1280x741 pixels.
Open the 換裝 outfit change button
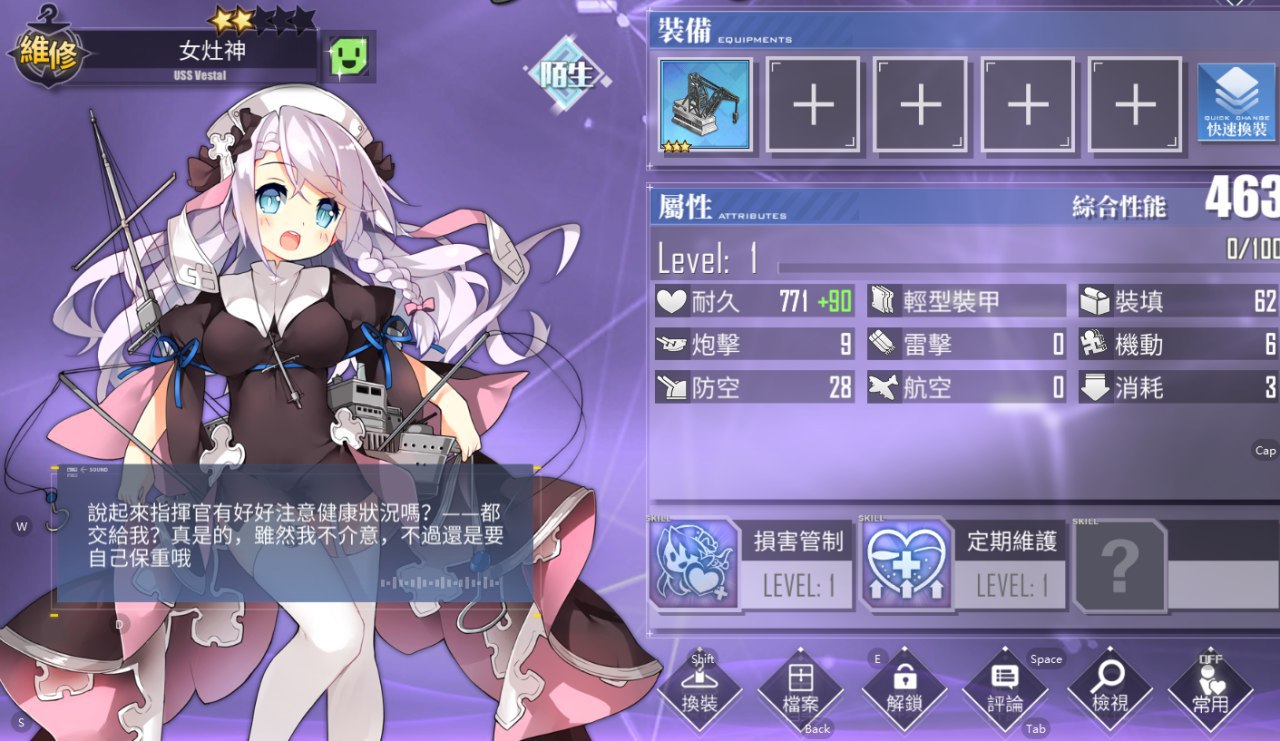click(700, 692)
